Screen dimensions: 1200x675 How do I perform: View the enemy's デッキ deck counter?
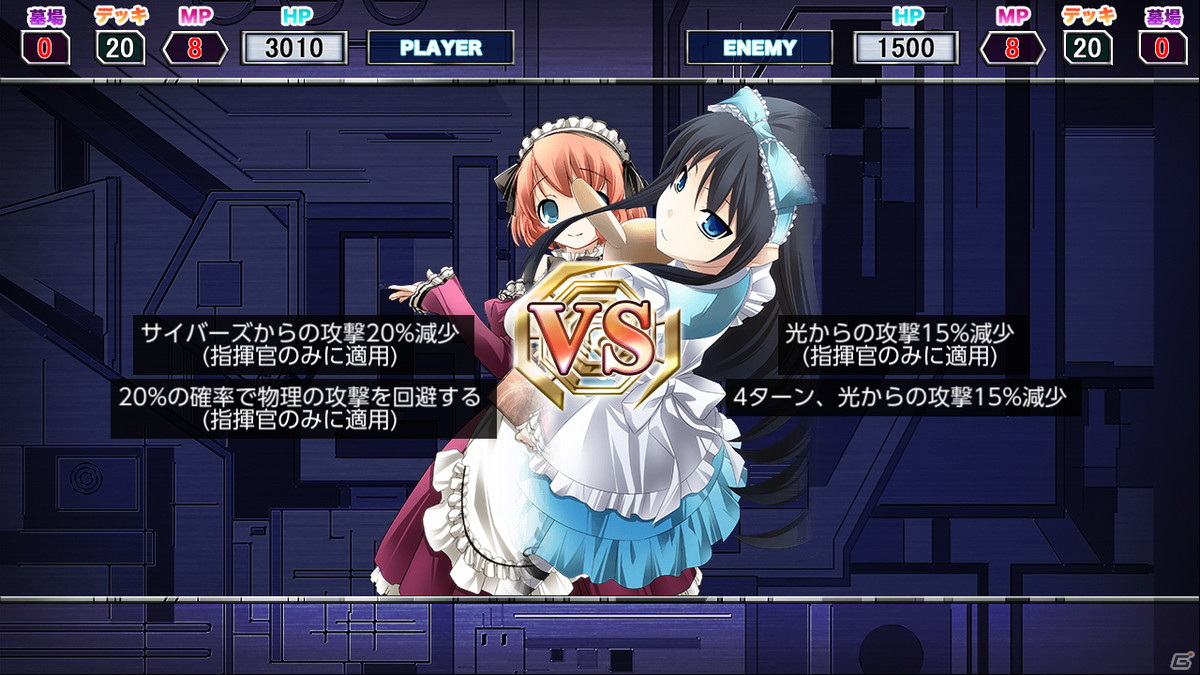point(1088,47)
